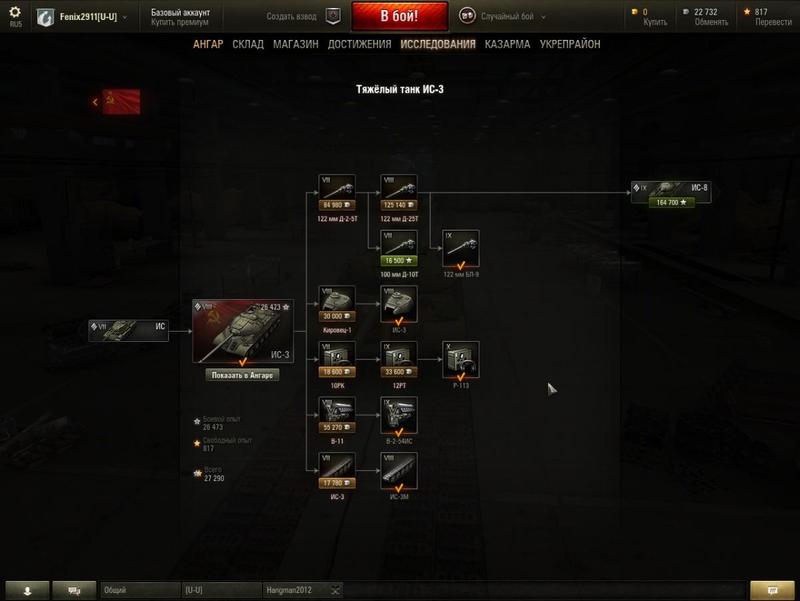
Task: Select the КАЗАРМА tab
Action: click(507, 44)
